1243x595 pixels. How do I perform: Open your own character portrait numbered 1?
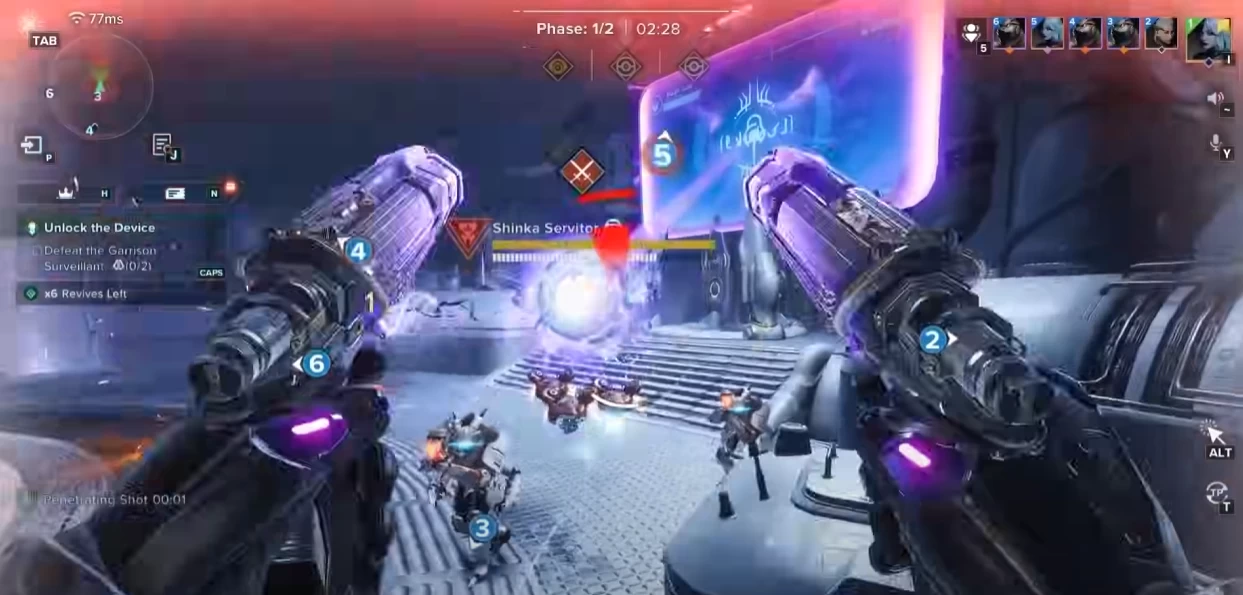pyautogui.click(x=1208, y=39)
